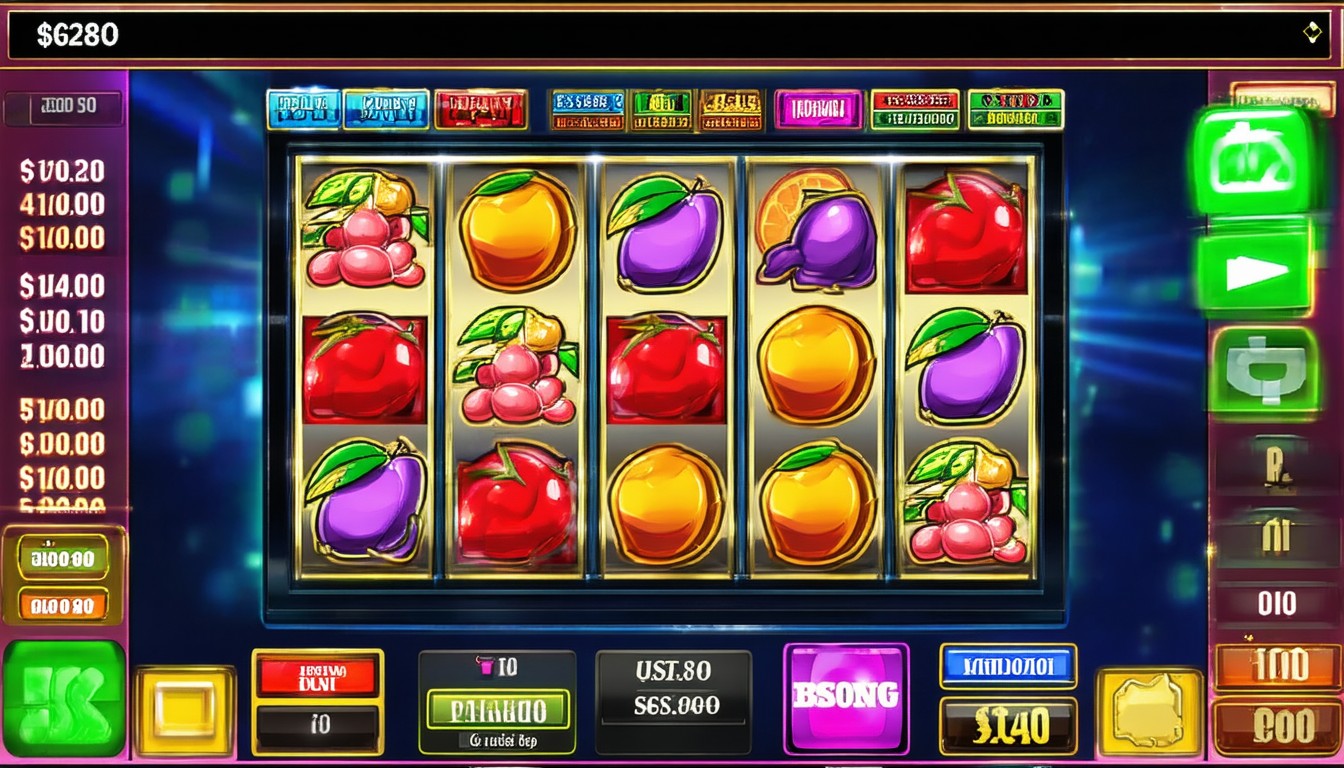Image resolution: width=1344 pixels, height=768 pixels.
Task: Click the red DUNI button
Action: pos(317,677)
